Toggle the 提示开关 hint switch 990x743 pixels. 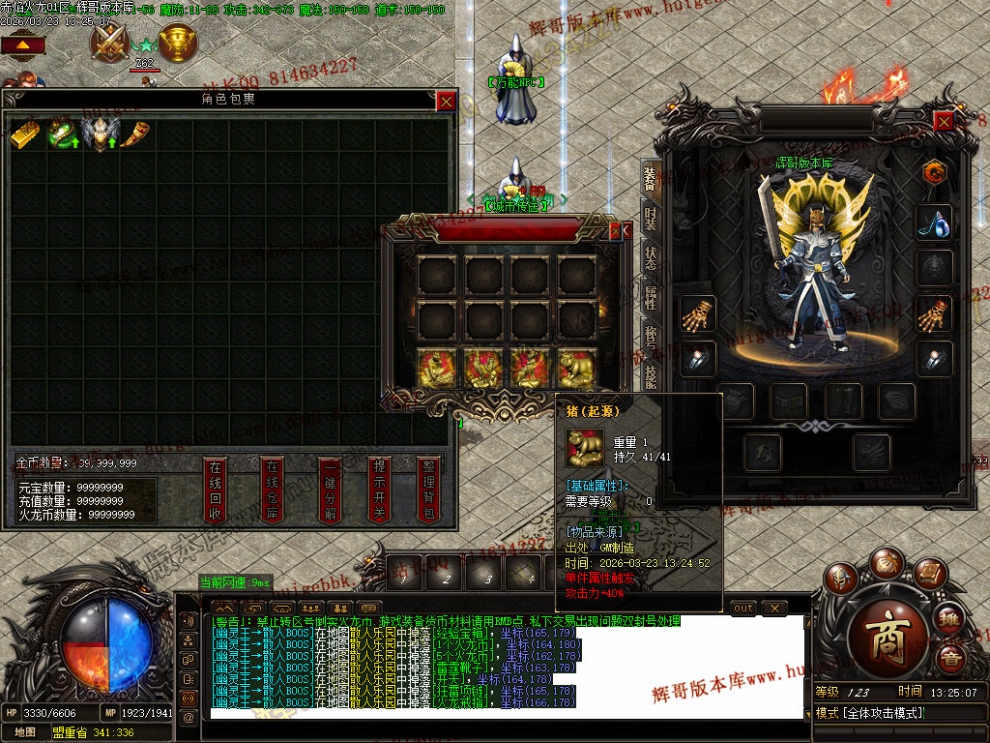pyautogui.click(x=380, y=489)
